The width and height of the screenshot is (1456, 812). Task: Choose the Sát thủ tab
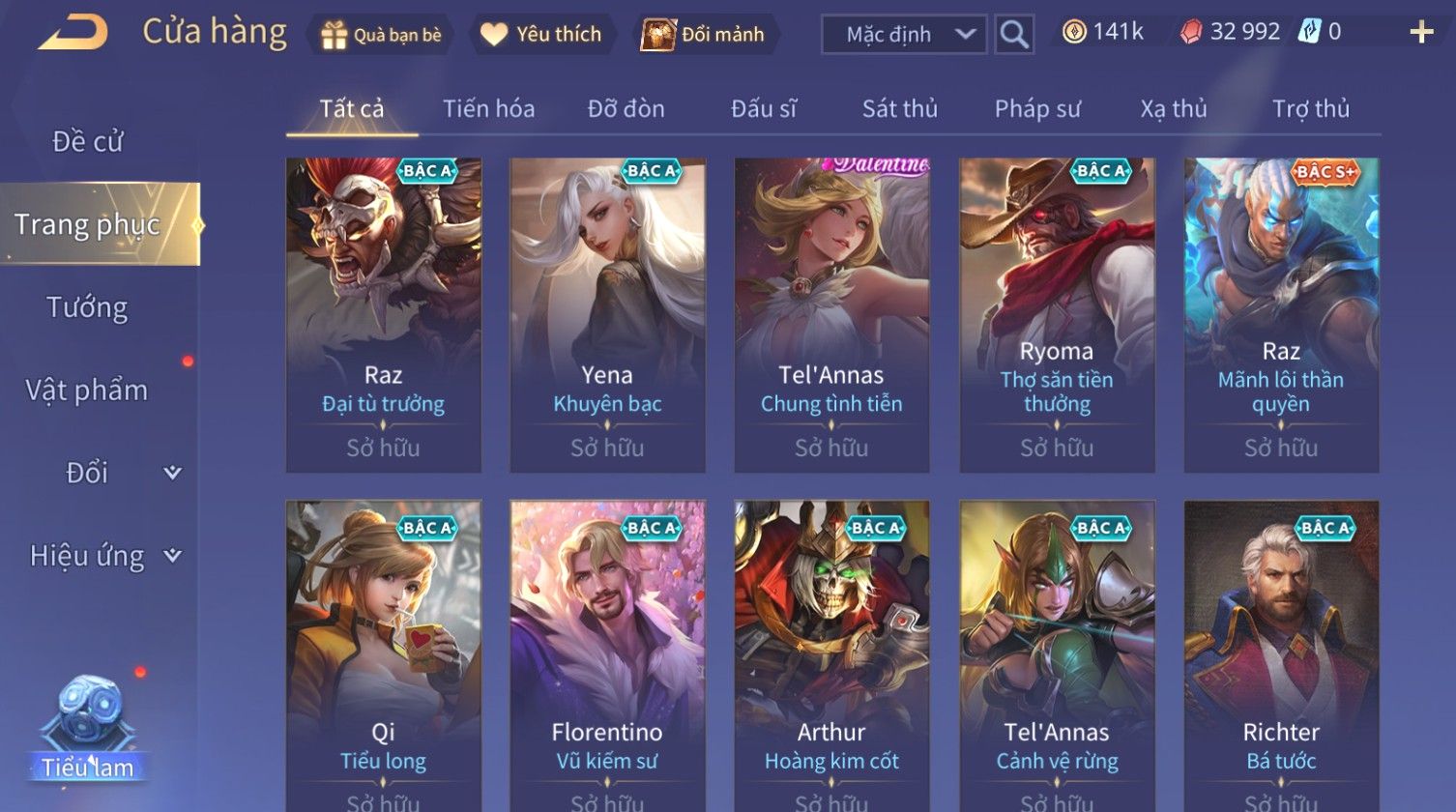coord(899,109)
